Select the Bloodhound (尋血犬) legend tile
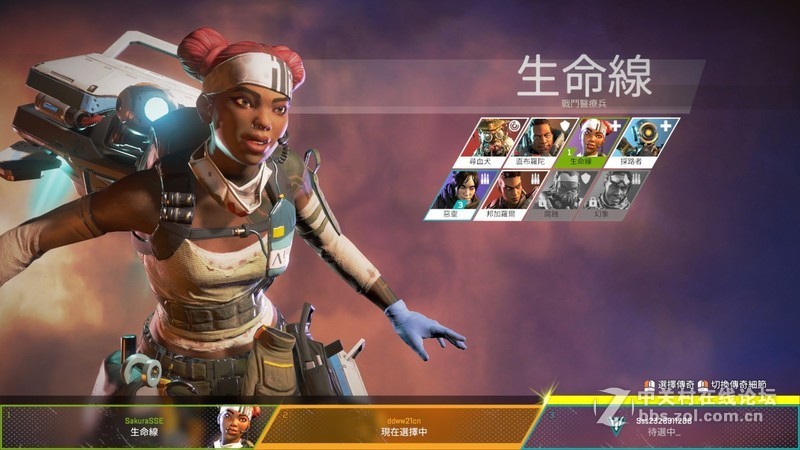Screen dimensions: 800x450 (493, 141)
